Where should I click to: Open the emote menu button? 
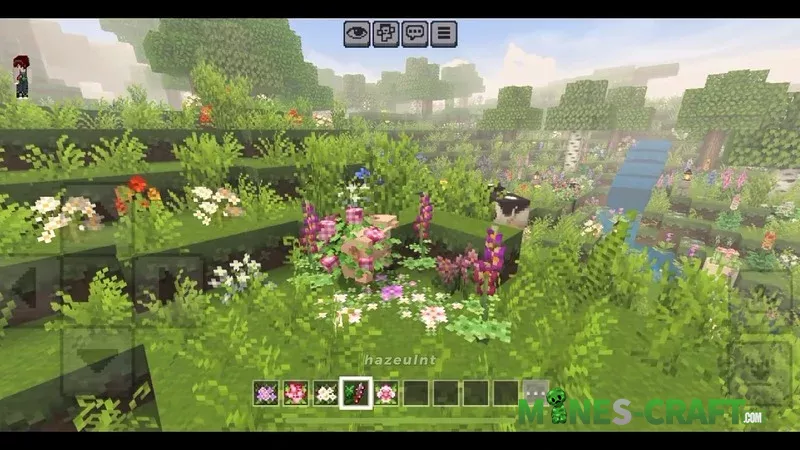(x=386, y=34)
